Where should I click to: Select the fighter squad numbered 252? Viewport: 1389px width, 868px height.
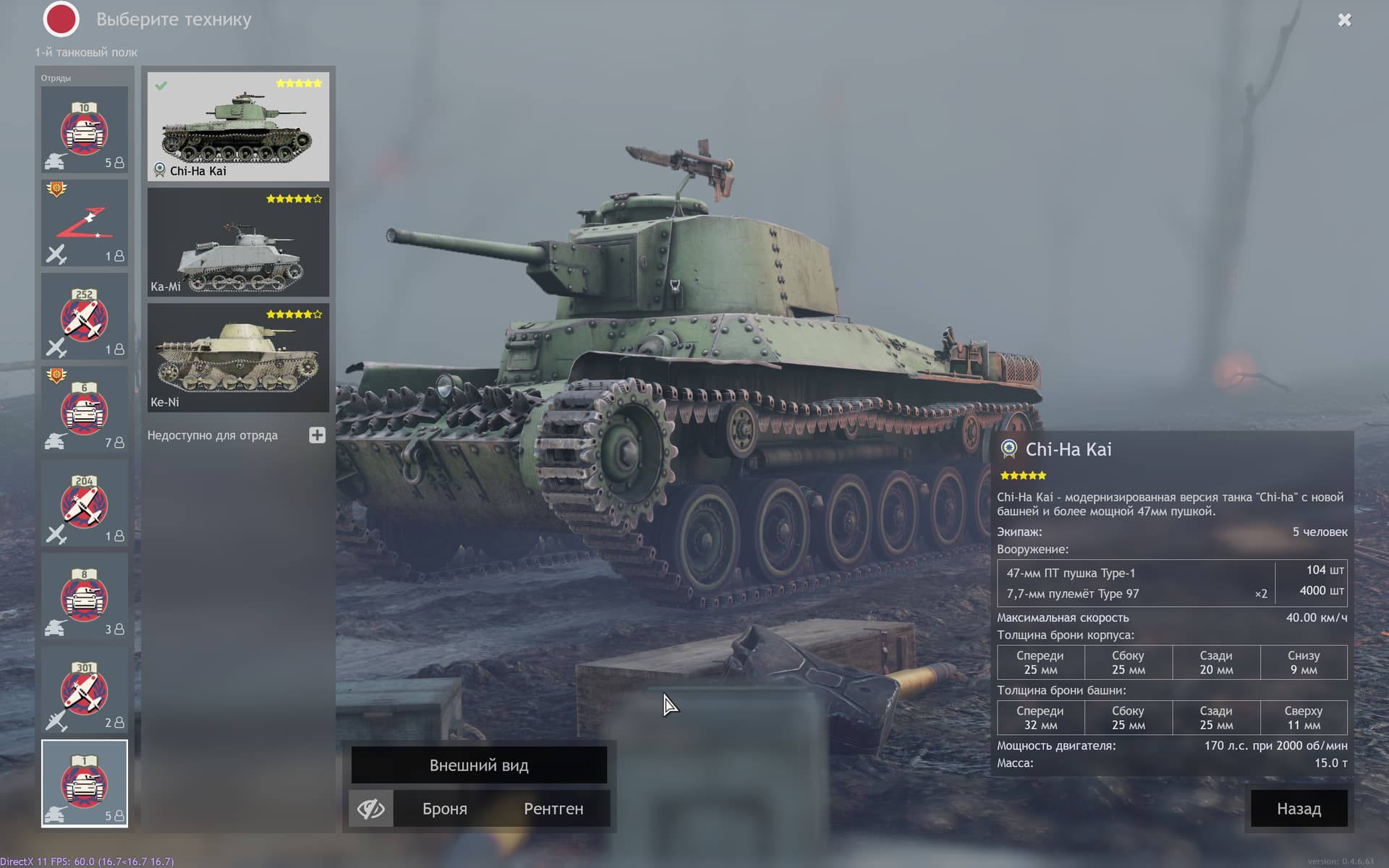pyautogui.click(x=85, y=316)
